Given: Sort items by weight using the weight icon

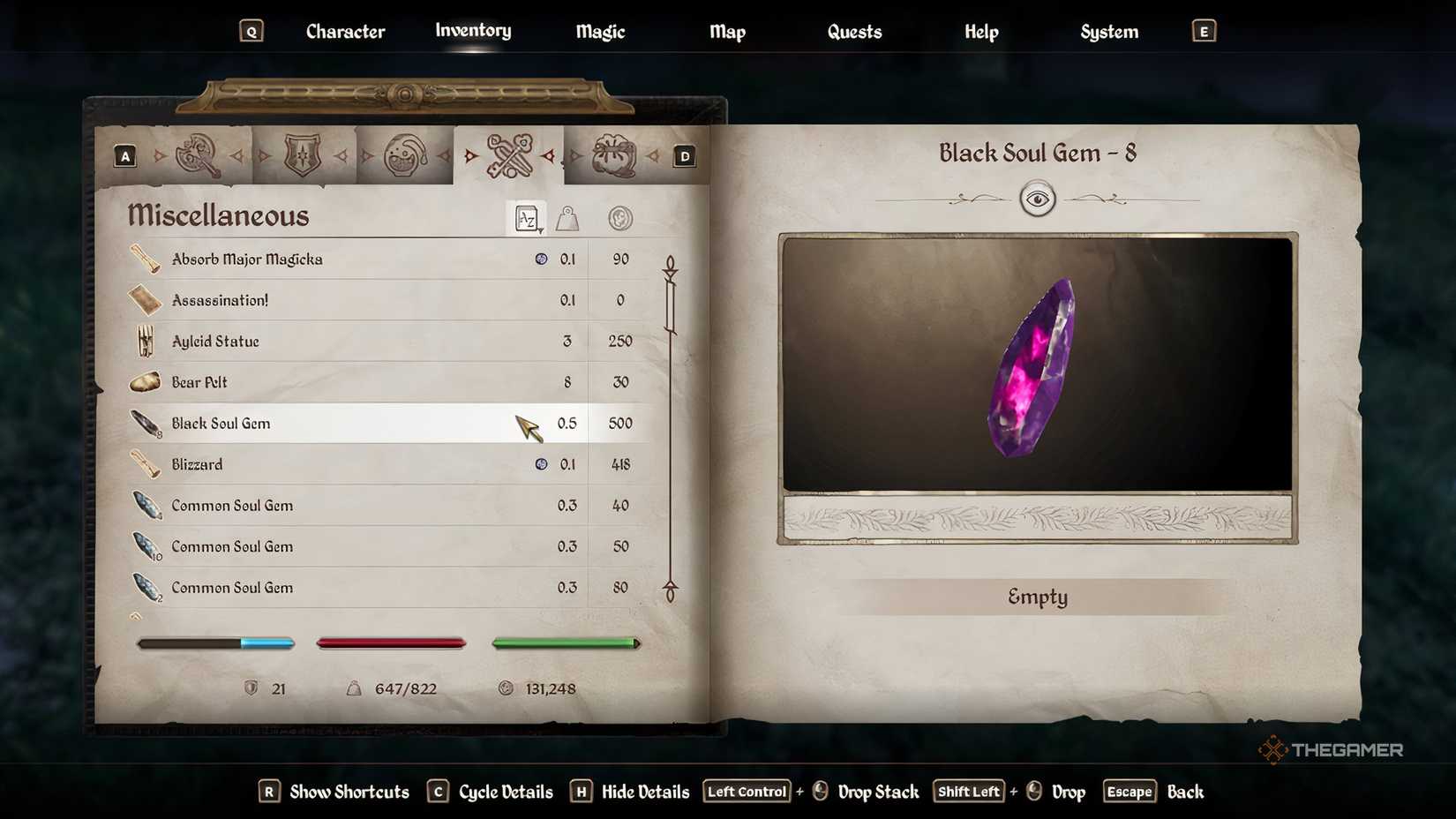Looking at the screenshot, I should coord(567,218).
